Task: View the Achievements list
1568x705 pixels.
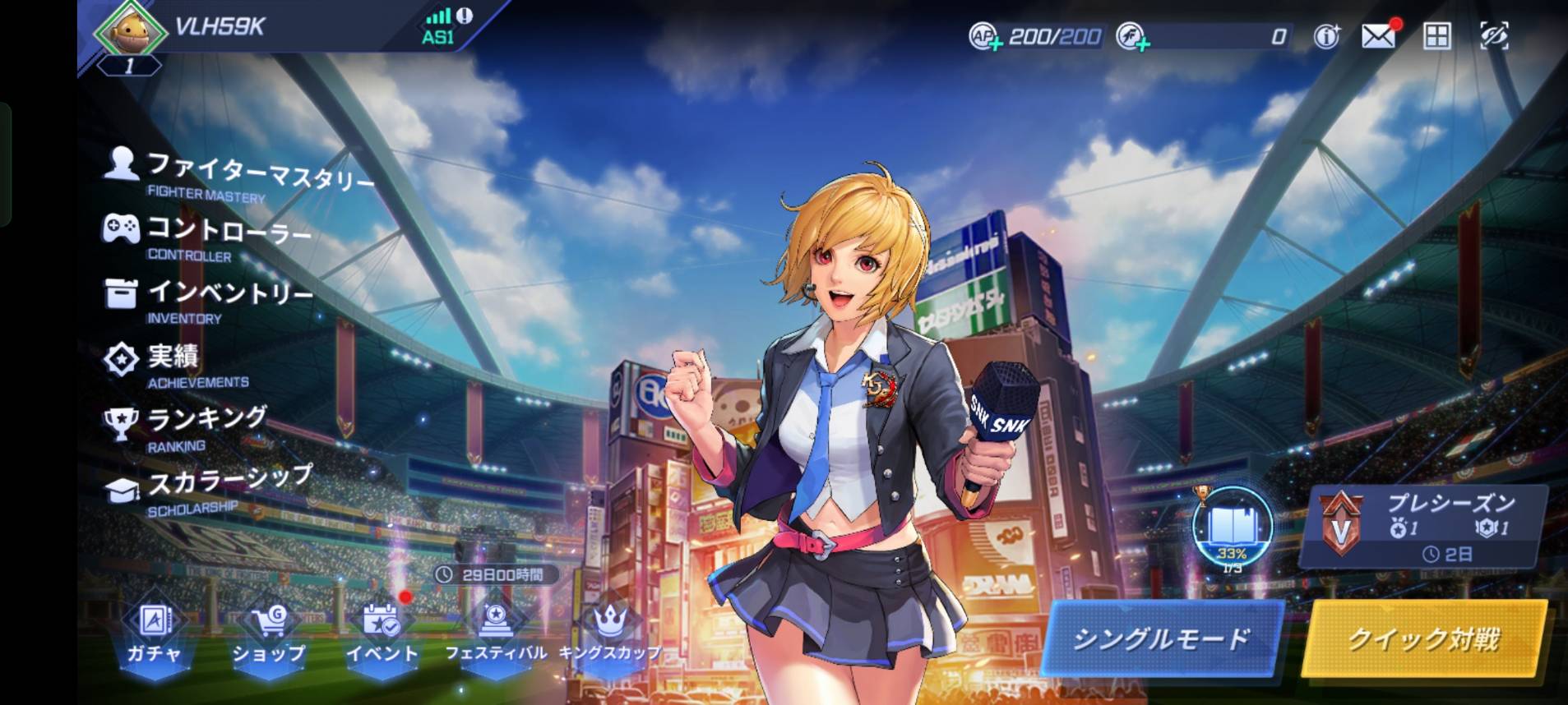Action: (x=176, y=363)
